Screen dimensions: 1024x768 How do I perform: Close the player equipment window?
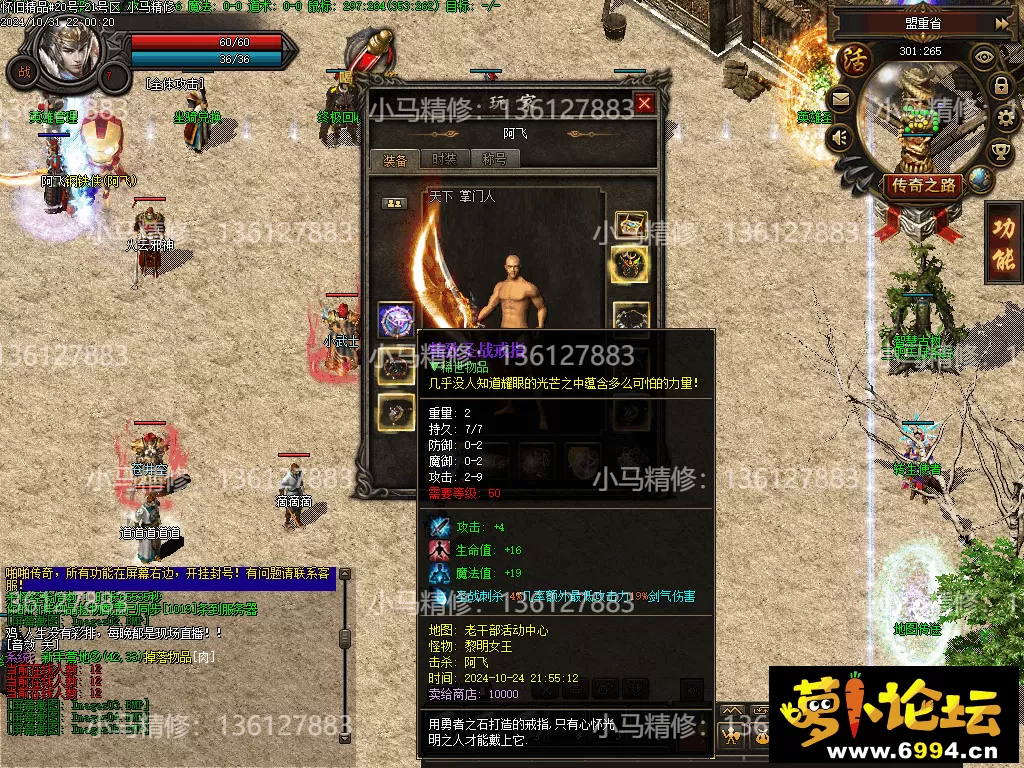644,103
